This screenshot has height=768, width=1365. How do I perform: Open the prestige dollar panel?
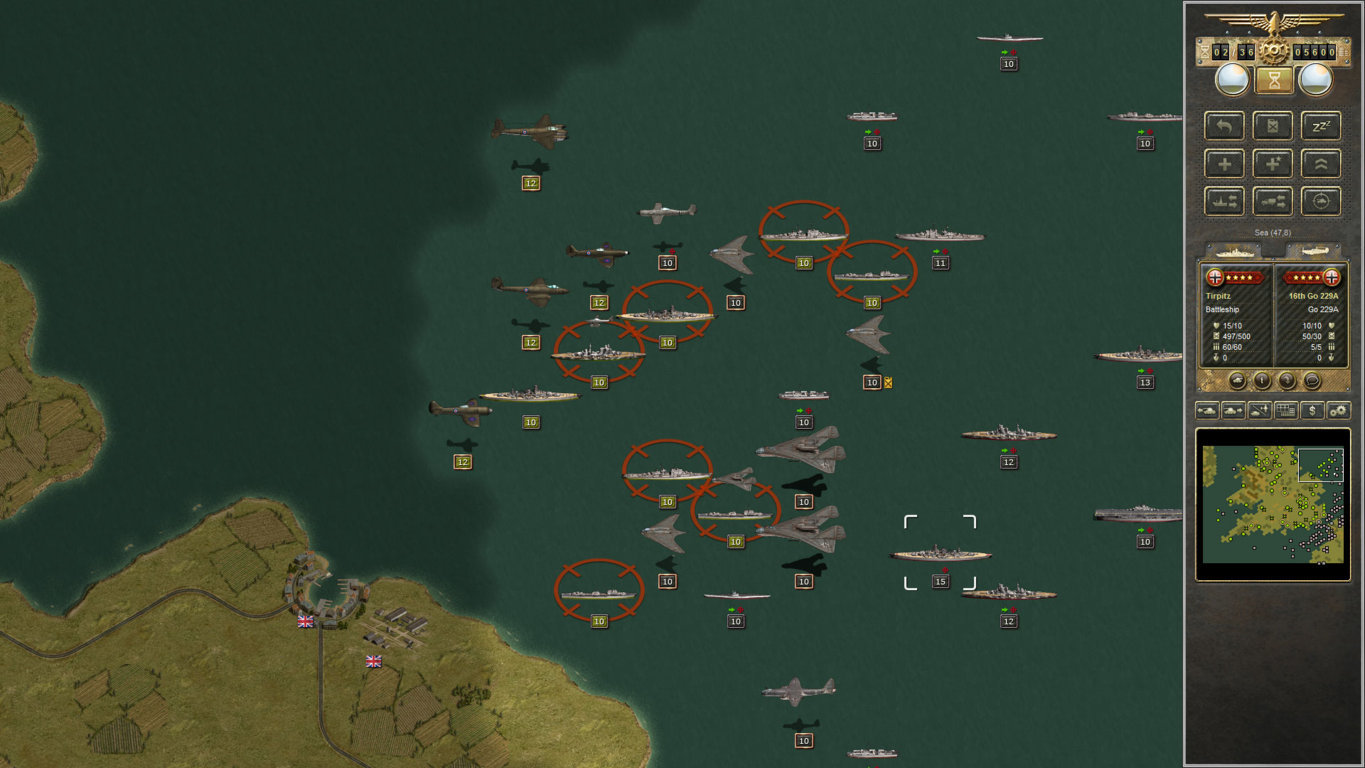click(1312, 411)
